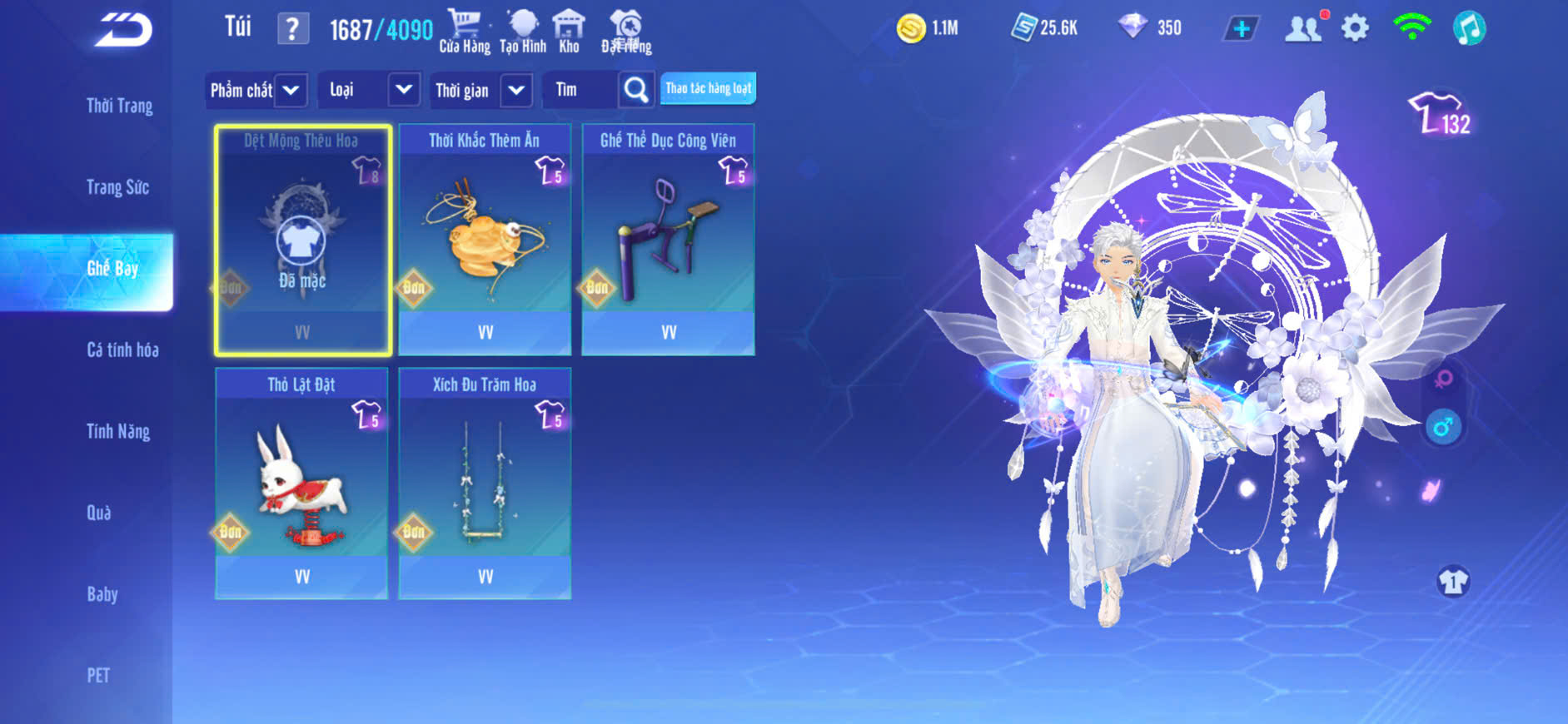
Task: Go back using the top-left arrow
Action: tap(123, 31)
